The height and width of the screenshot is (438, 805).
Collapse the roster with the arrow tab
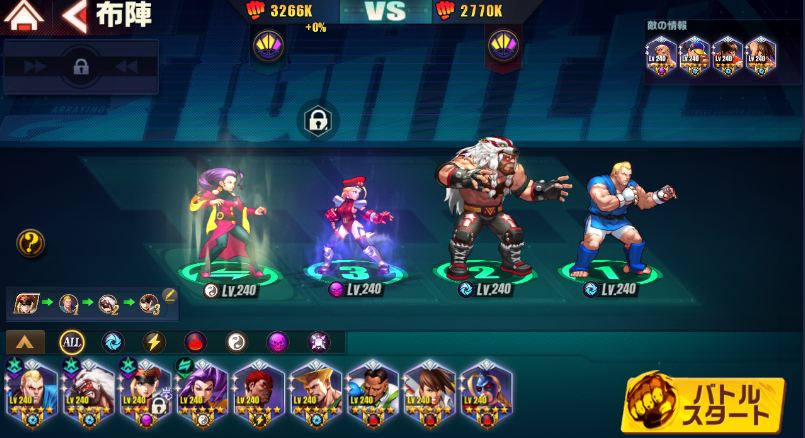[x=25, y=342]
